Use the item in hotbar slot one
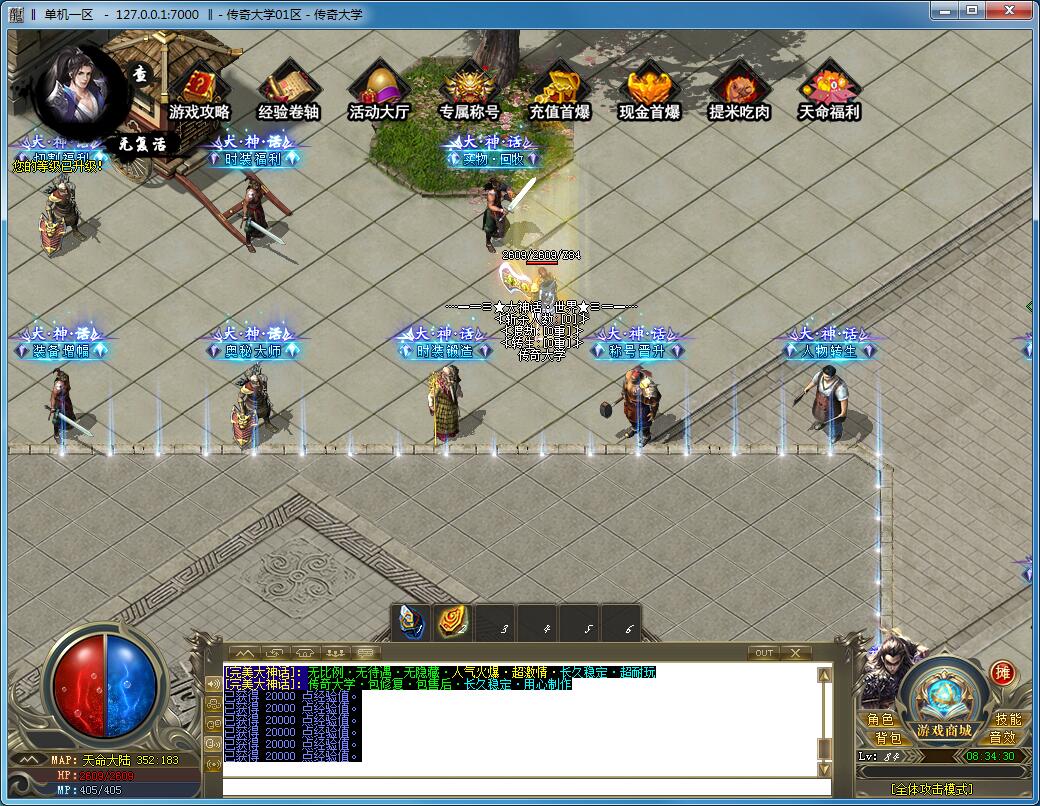Image resolution: width=1040 pixels, height=806 pixels. coord(410,622)
